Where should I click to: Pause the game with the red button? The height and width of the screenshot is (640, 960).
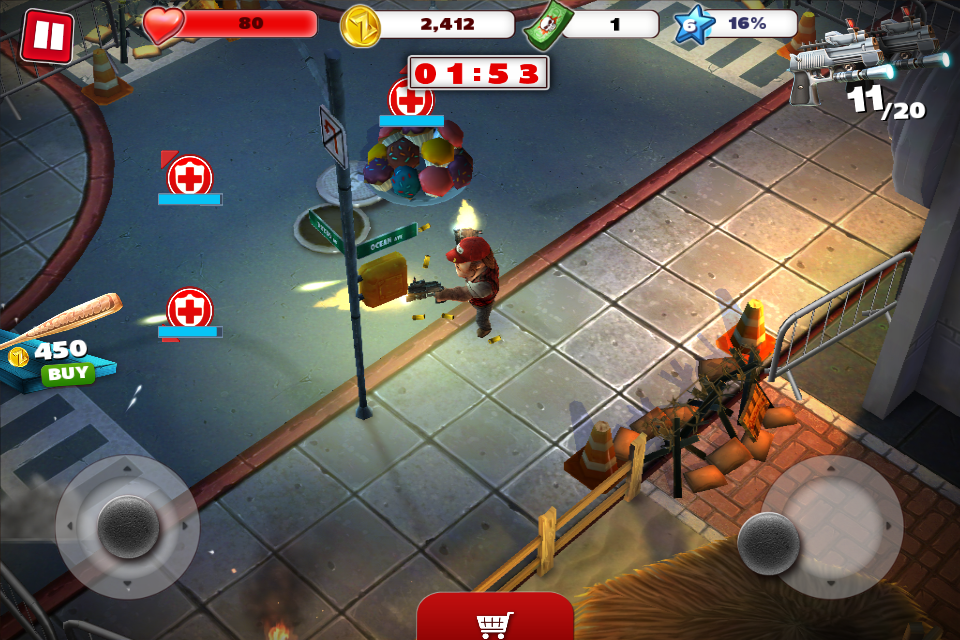point(46,36)
